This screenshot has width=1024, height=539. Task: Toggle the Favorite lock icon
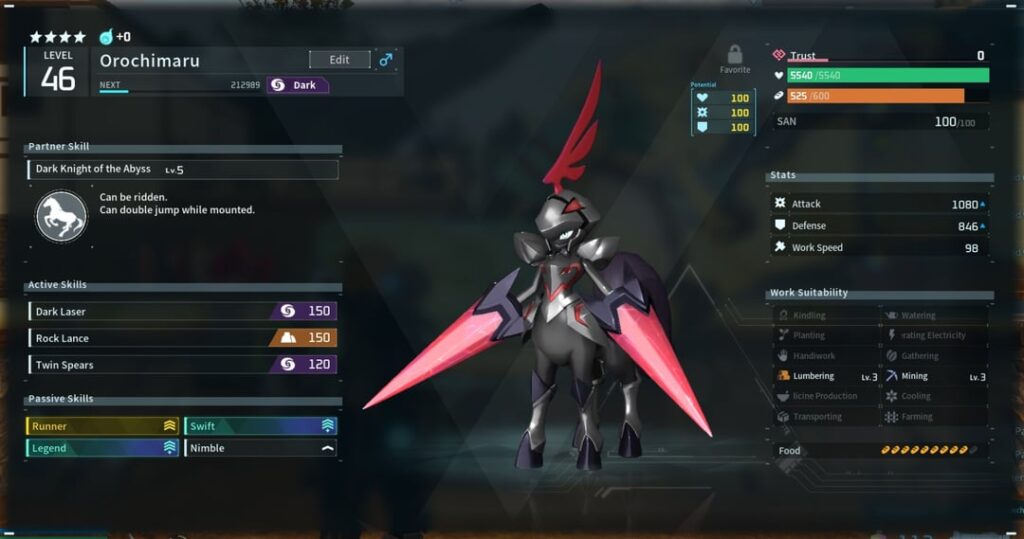tap(735, 56)
